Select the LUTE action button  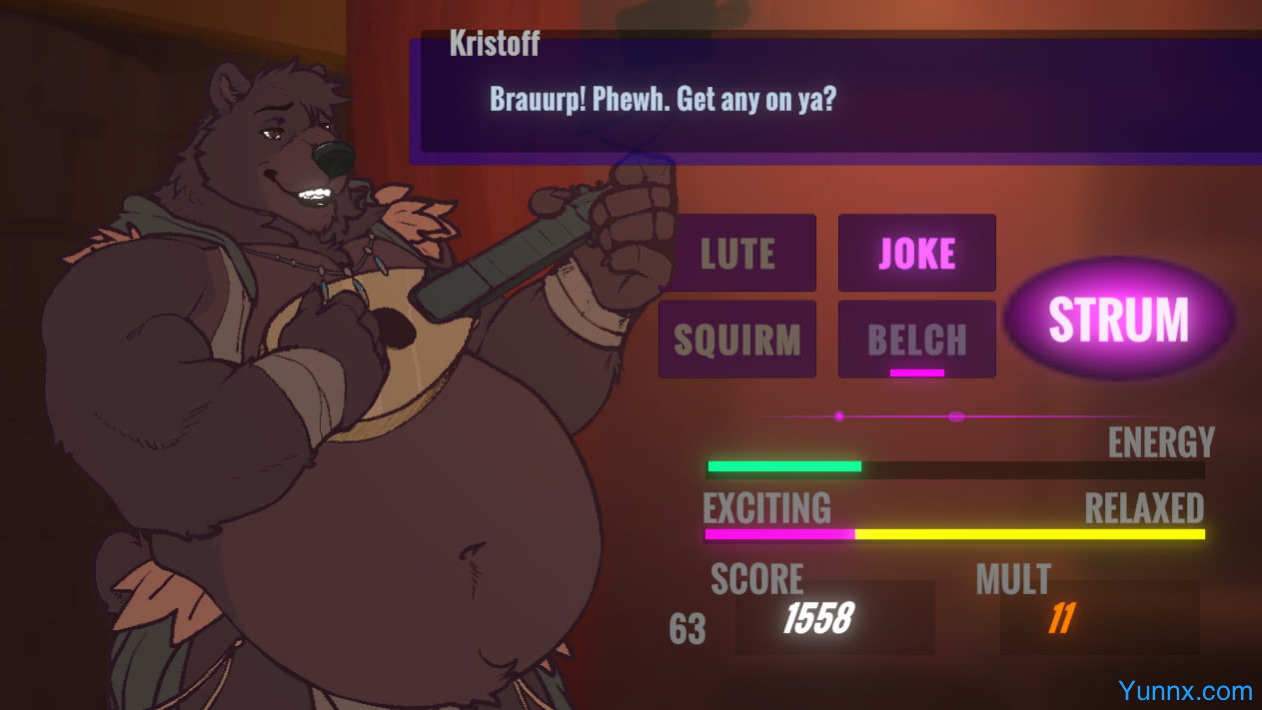coord(737,253)
